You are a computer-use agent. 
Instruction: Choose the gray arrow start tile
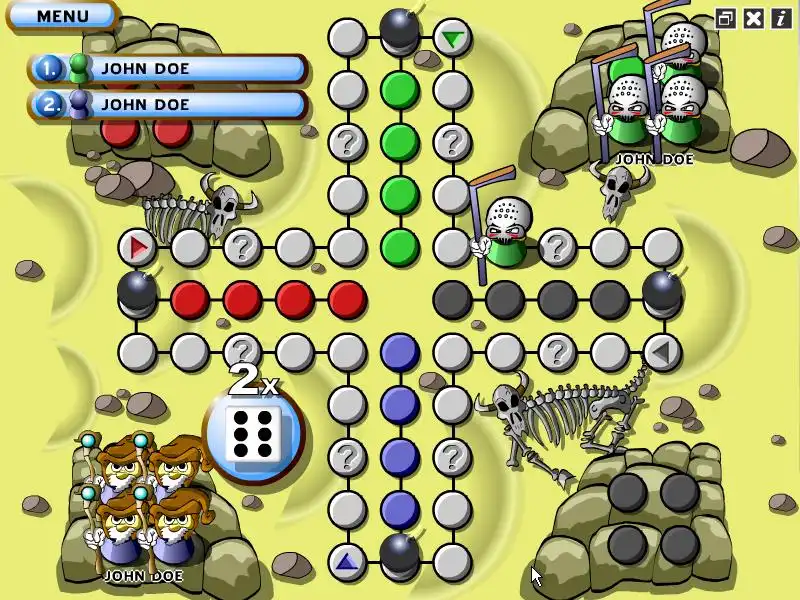(x=661, y=351)
